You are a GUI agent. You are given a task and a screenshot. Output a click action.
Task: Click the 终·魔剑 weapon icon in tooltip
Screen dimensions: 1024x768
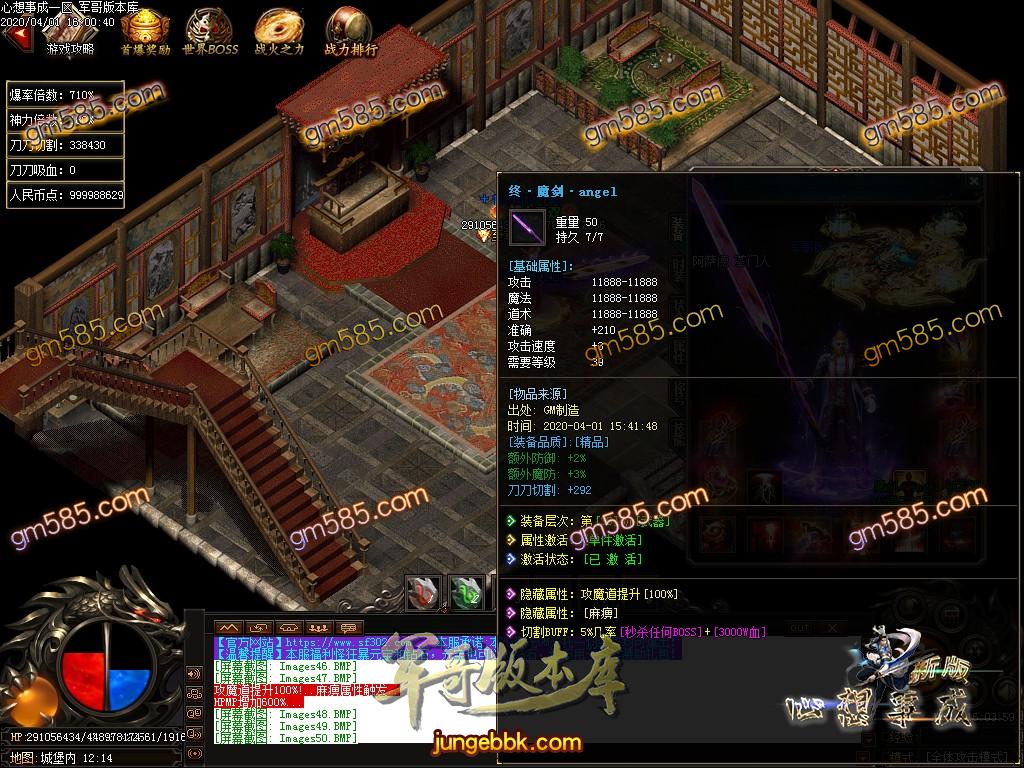(527, 227)
